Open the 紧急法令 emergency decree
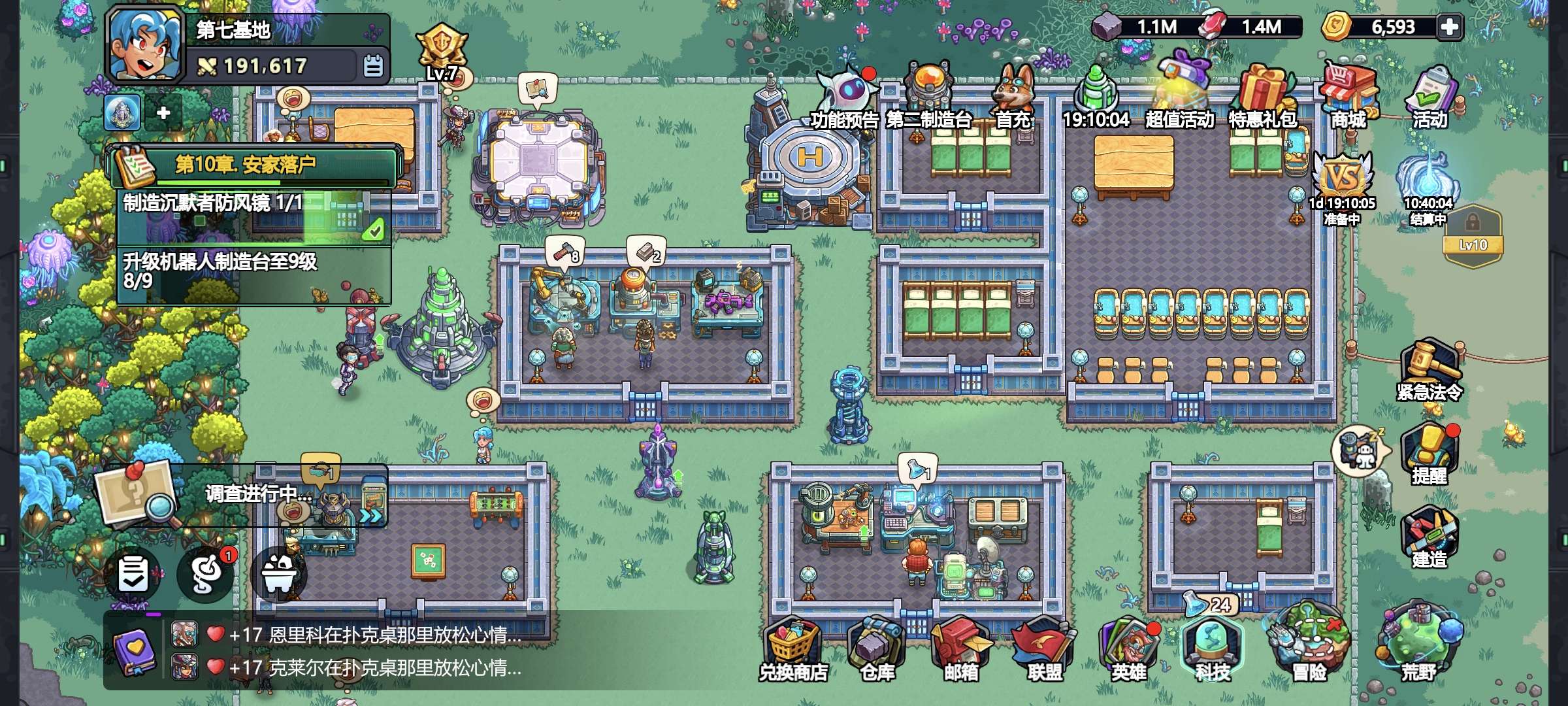Viewport: 1568px width, 706px height. (x=1429, y=371)
